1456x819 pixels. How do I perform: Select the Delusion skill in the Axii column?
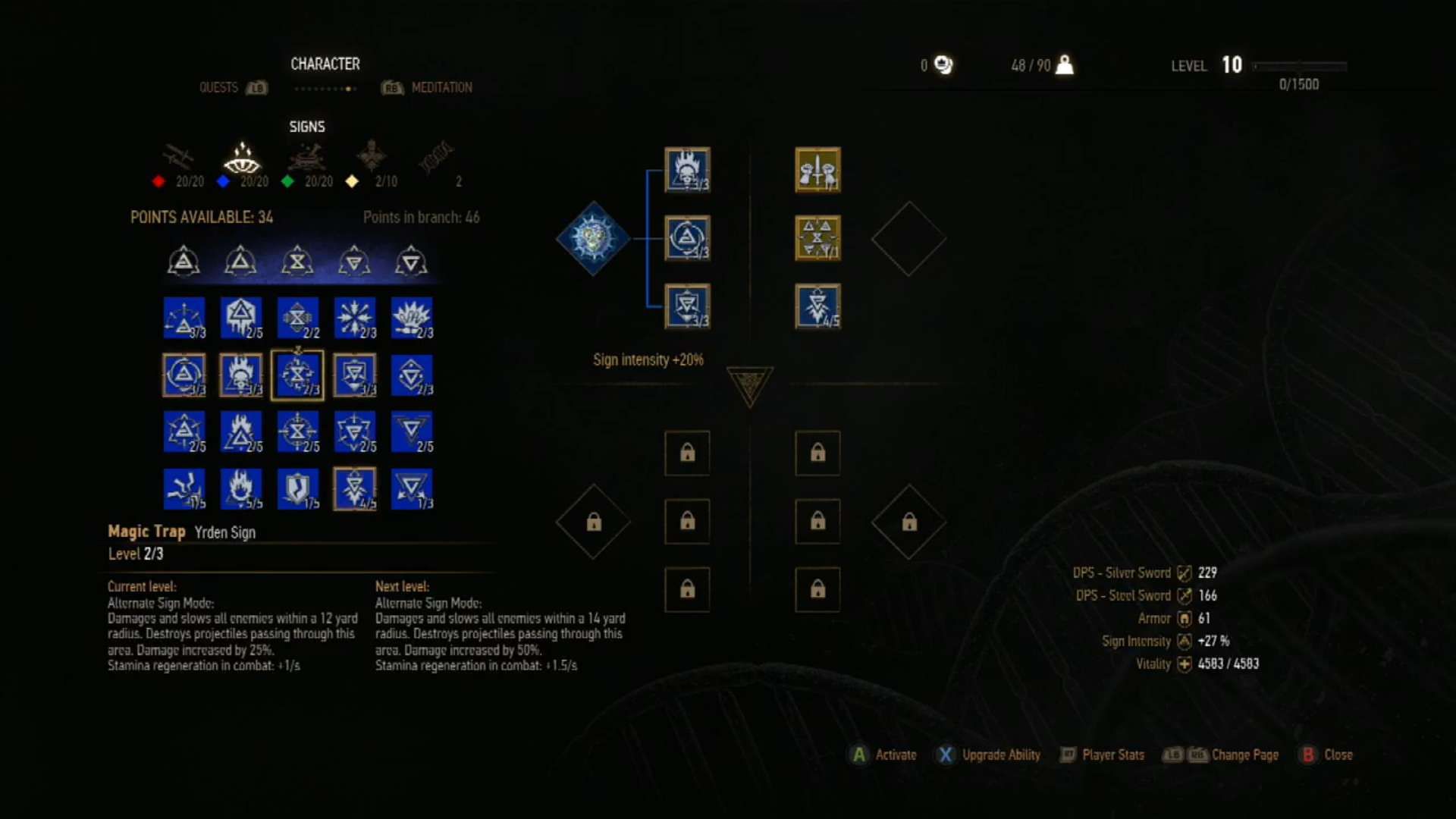pos(412,318)
